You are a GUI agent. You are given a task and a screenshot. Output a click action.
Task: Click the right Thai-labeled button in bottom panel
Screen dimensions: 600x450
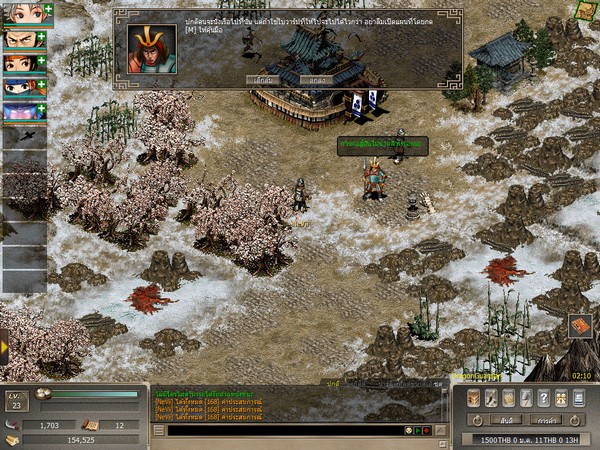545,420
